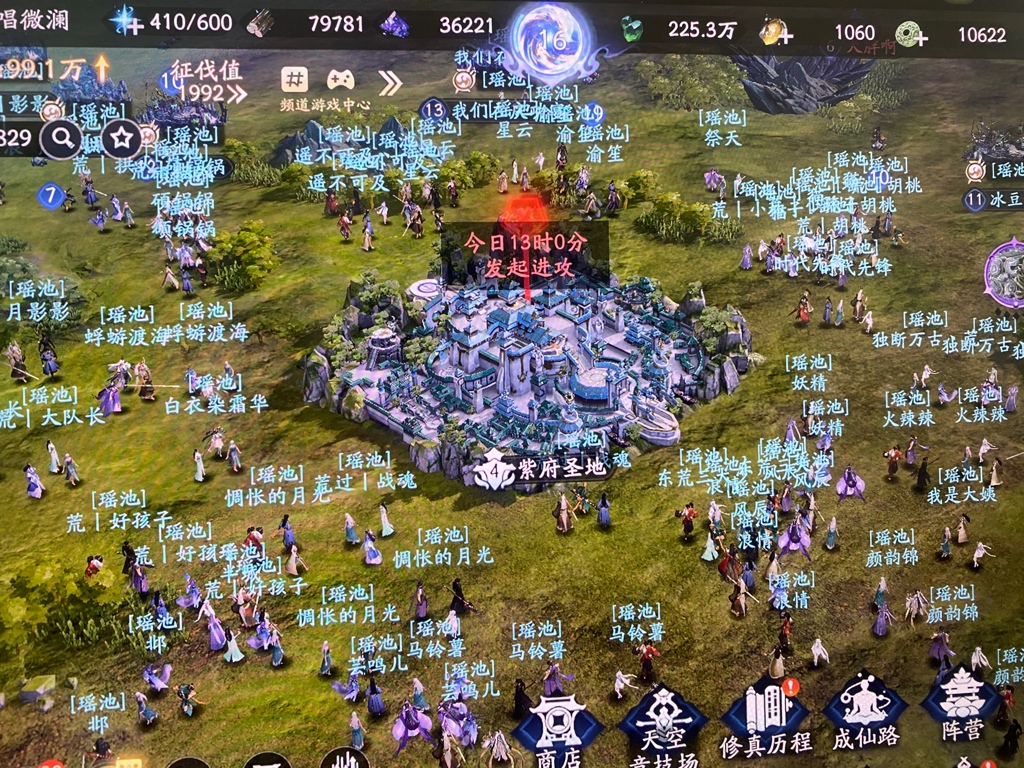
Task: Expand the double-arrow beside 游戏中心
Action: pyautogui.click(x=389, y=82)
